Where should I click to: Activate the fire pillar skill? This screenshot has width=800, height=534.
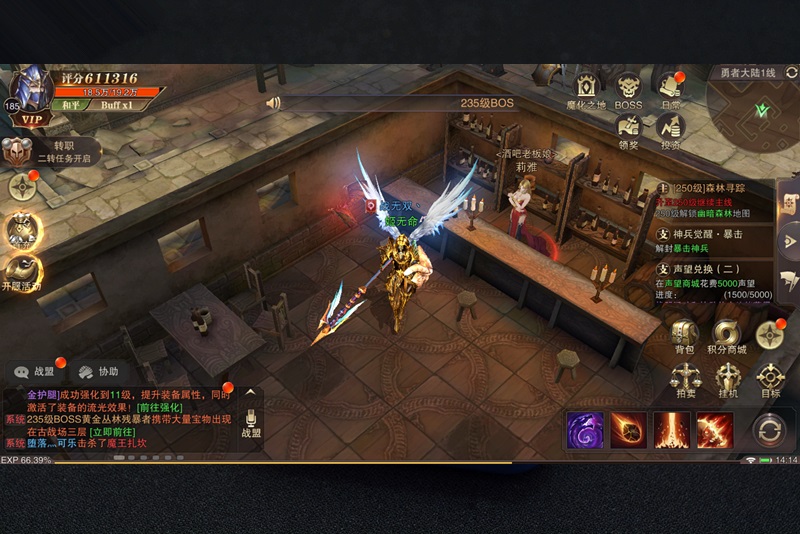pyautogui.click(x=672, y=430)
